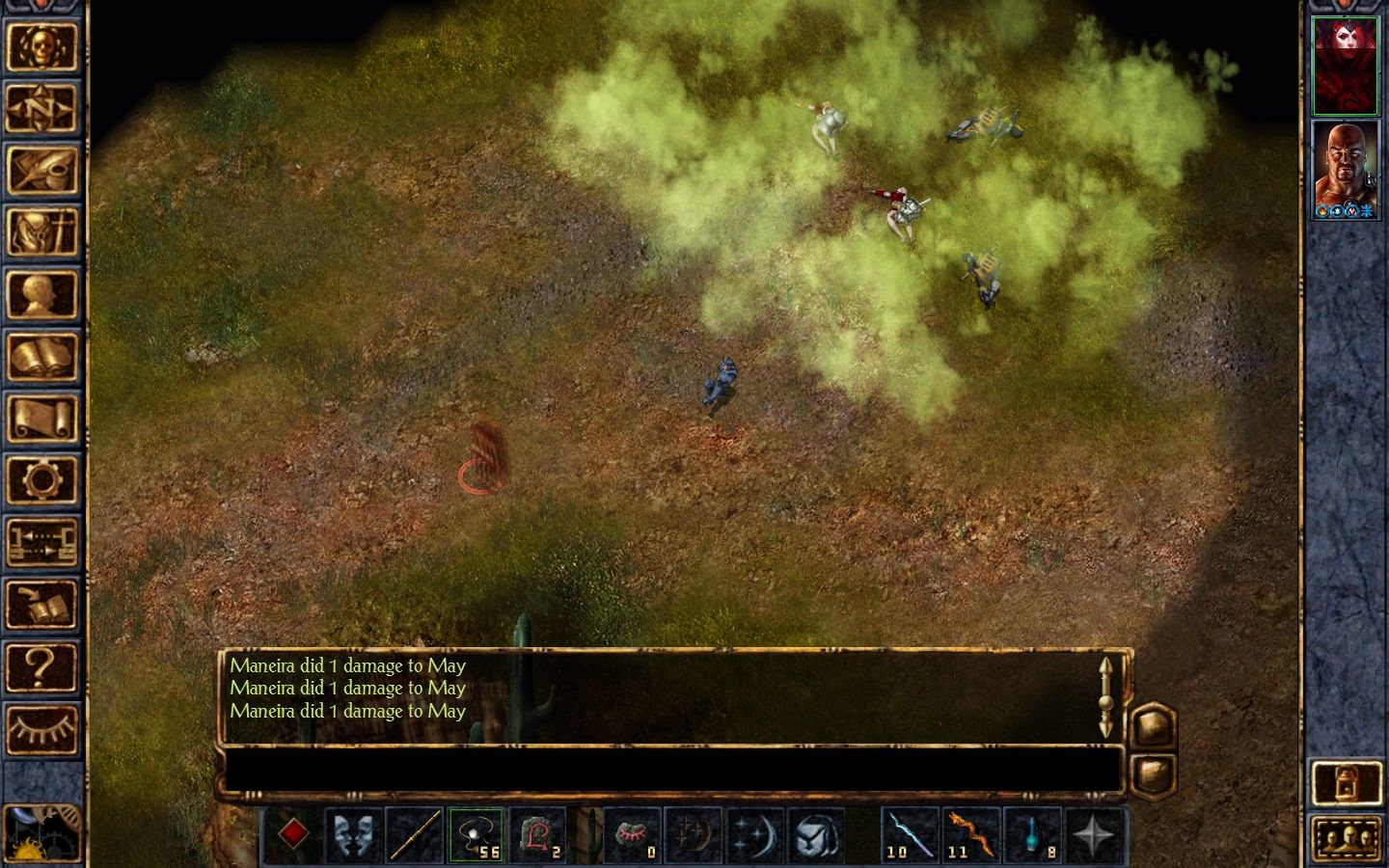
Task: Open the inventory (armor and sword icon)
Action: pos(41,231)
